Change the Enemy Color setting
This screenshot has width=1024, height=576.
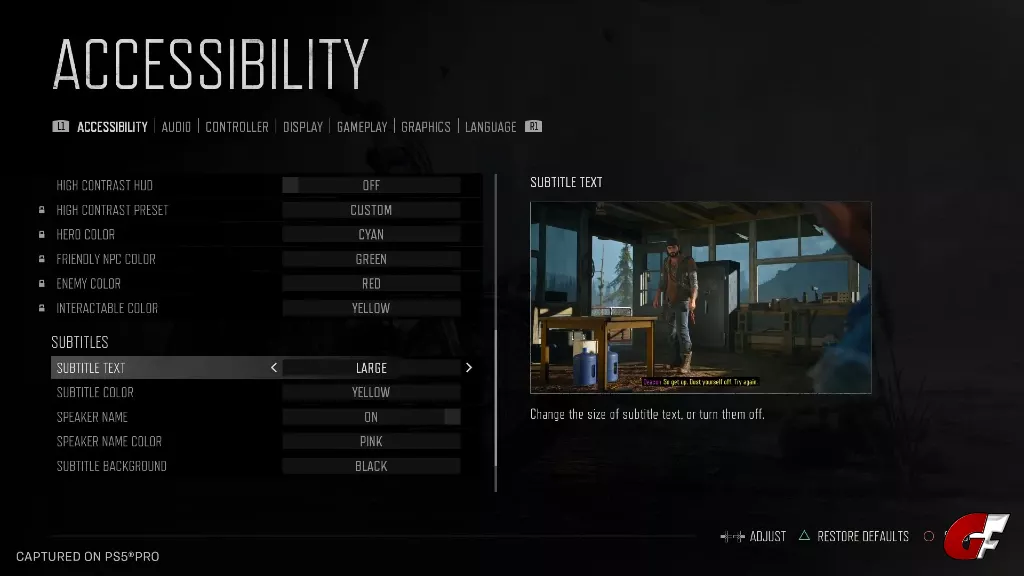click(x=371, y=284)
